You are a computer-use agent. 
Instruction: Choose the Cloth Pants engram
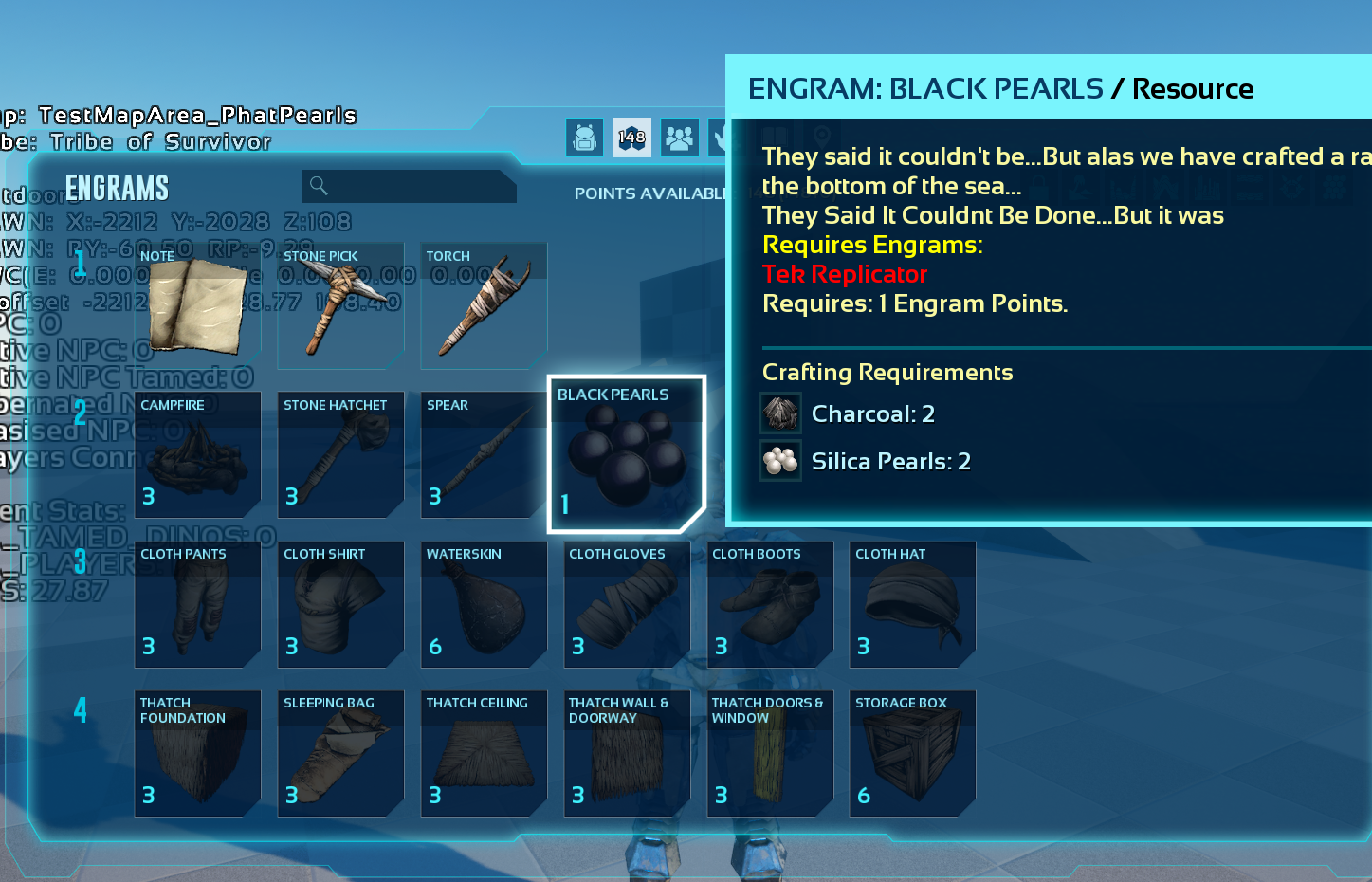point(198,604)
